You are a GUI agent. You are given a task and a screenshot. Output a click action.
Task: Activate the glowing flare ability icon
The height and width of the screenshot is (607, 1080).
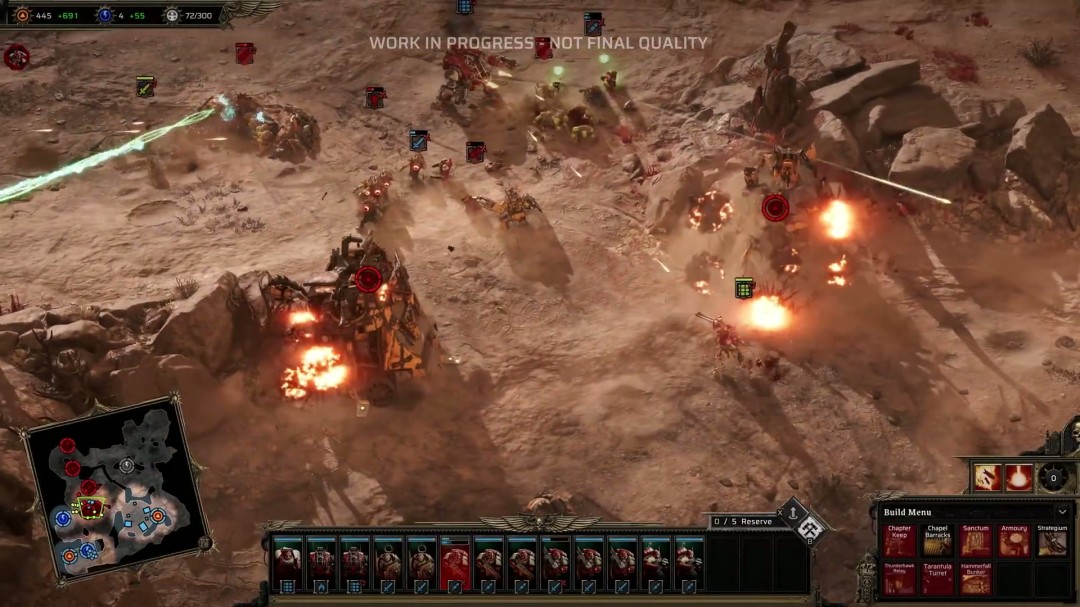[x=1019, y=478]
